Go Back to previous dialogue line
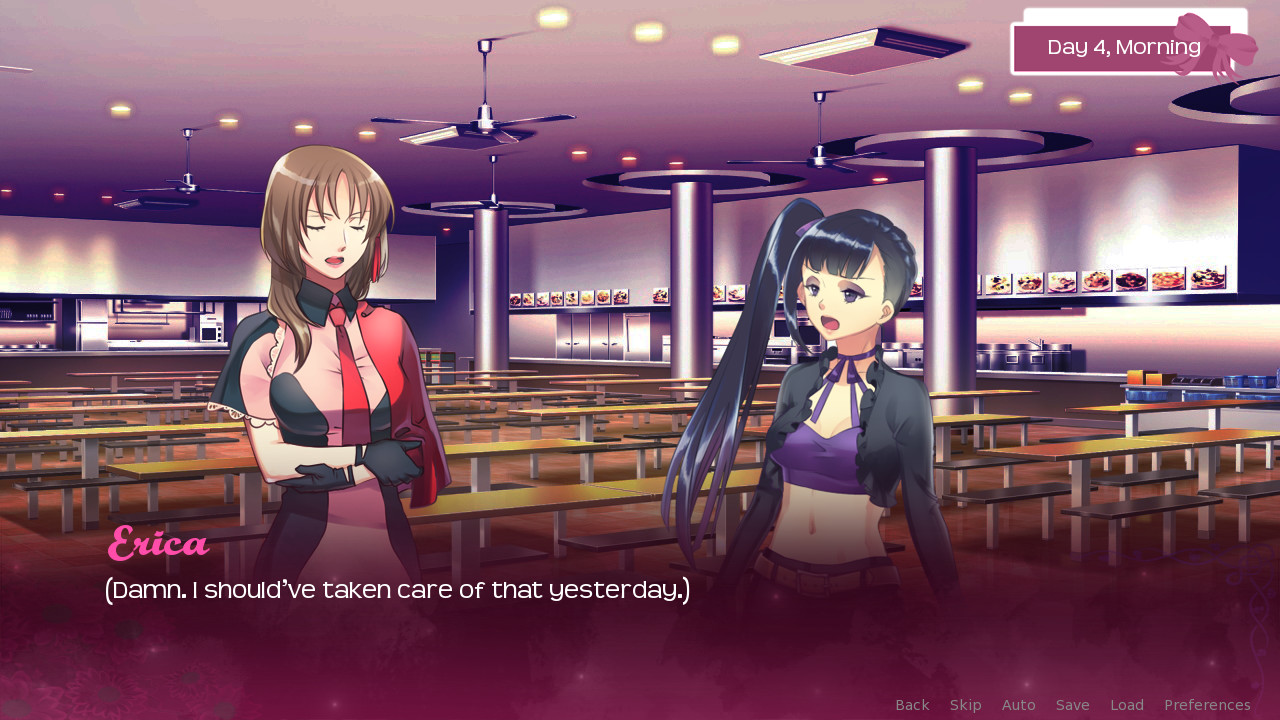The image size is (1280, 720). click(912, 705)
